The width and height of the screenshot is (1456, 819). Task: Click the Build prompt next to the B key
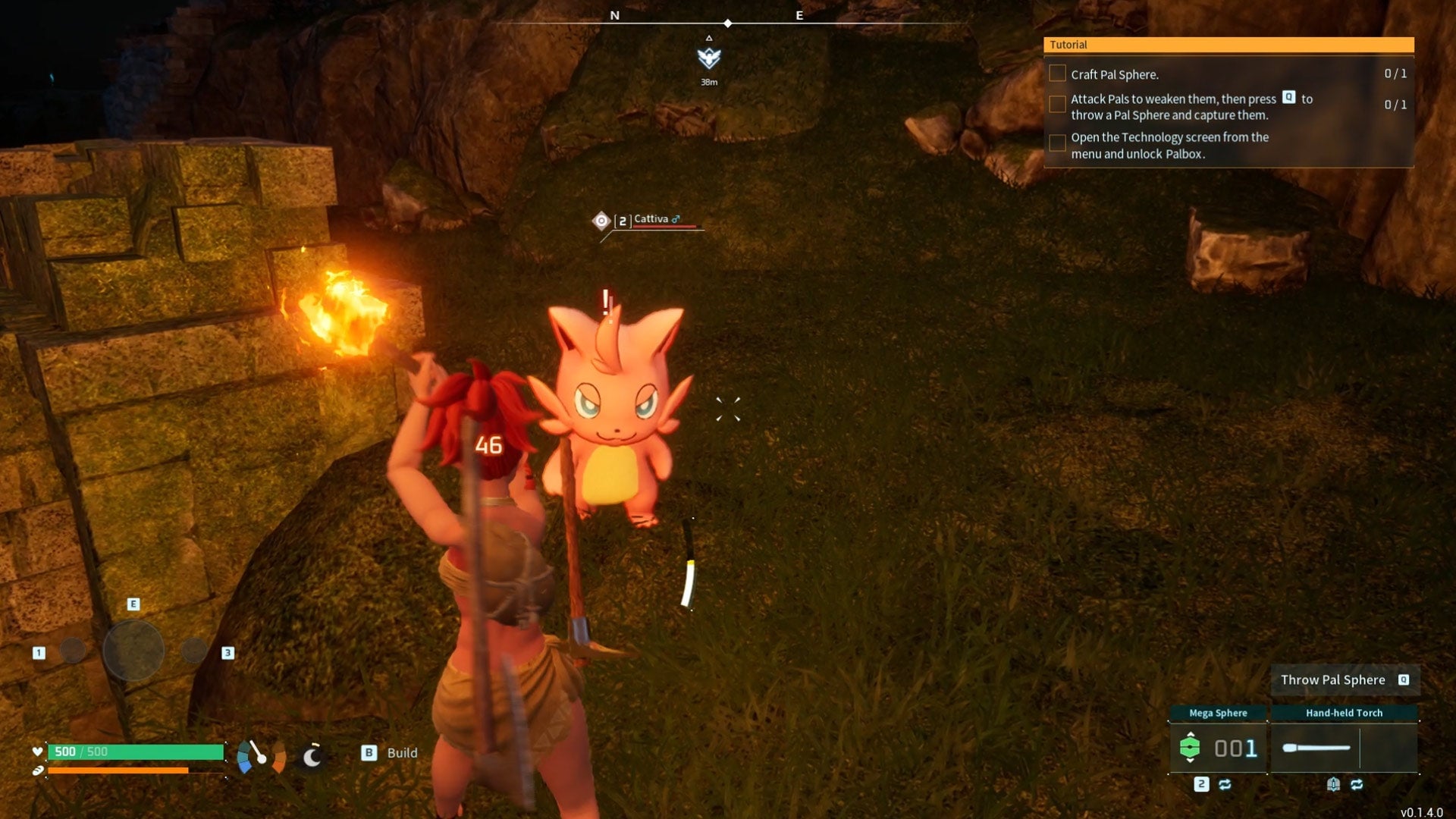[x=402, y=753]
